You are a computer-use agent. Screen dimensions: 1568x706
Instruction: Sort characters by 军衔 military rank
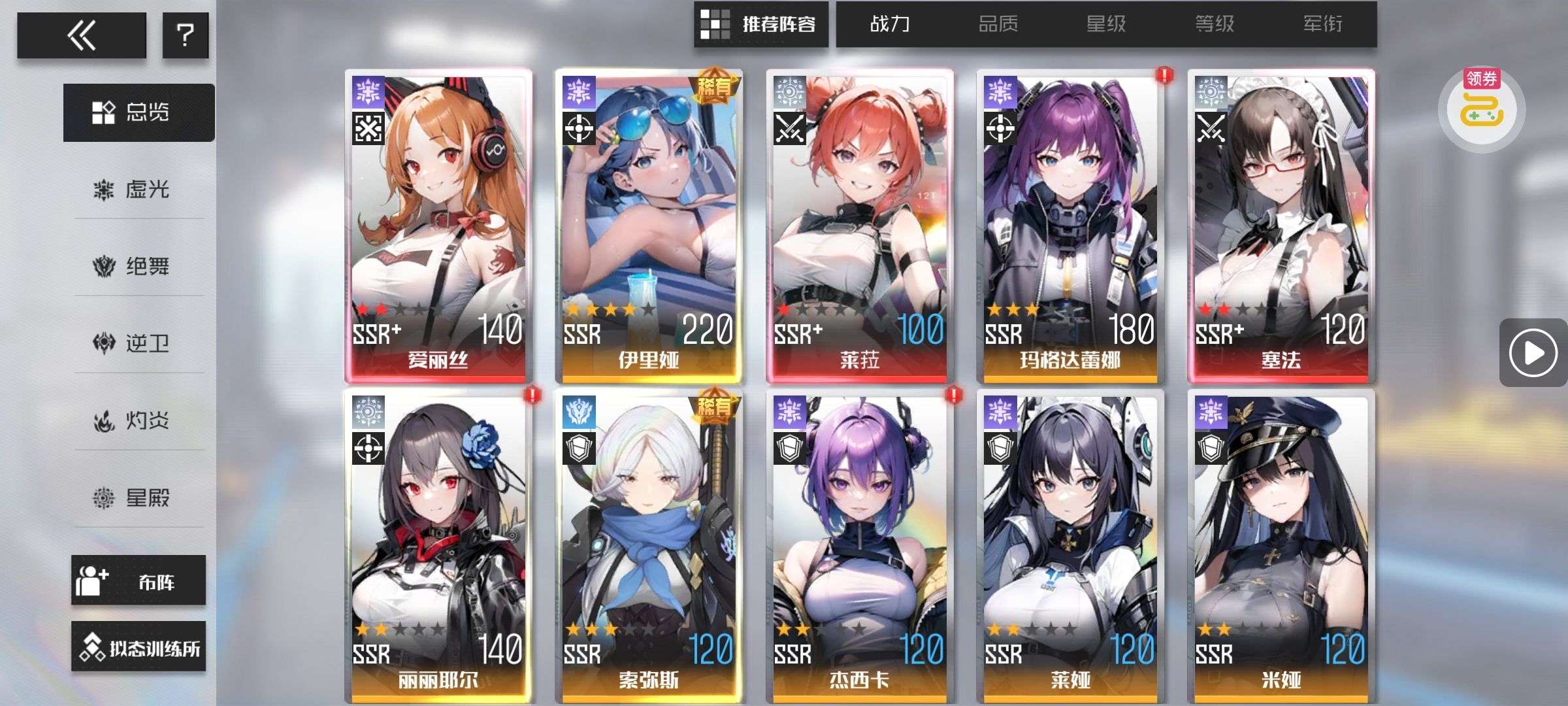click(x=1323, y=25)
